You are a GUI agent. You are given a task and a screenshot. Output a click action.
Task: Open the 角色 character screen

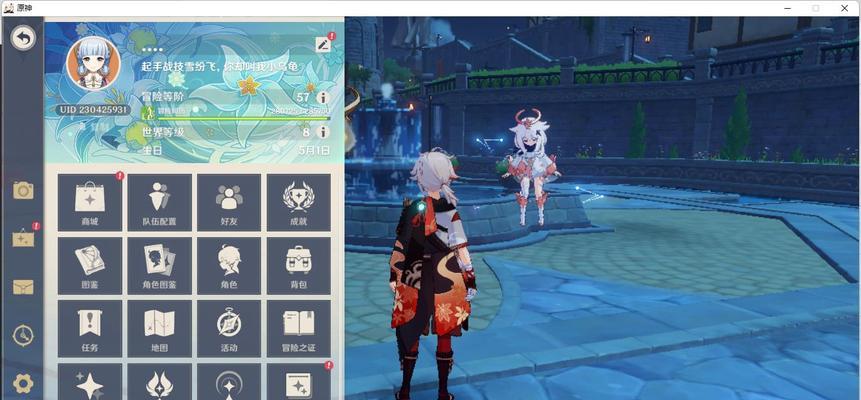(x=229, y=266)
